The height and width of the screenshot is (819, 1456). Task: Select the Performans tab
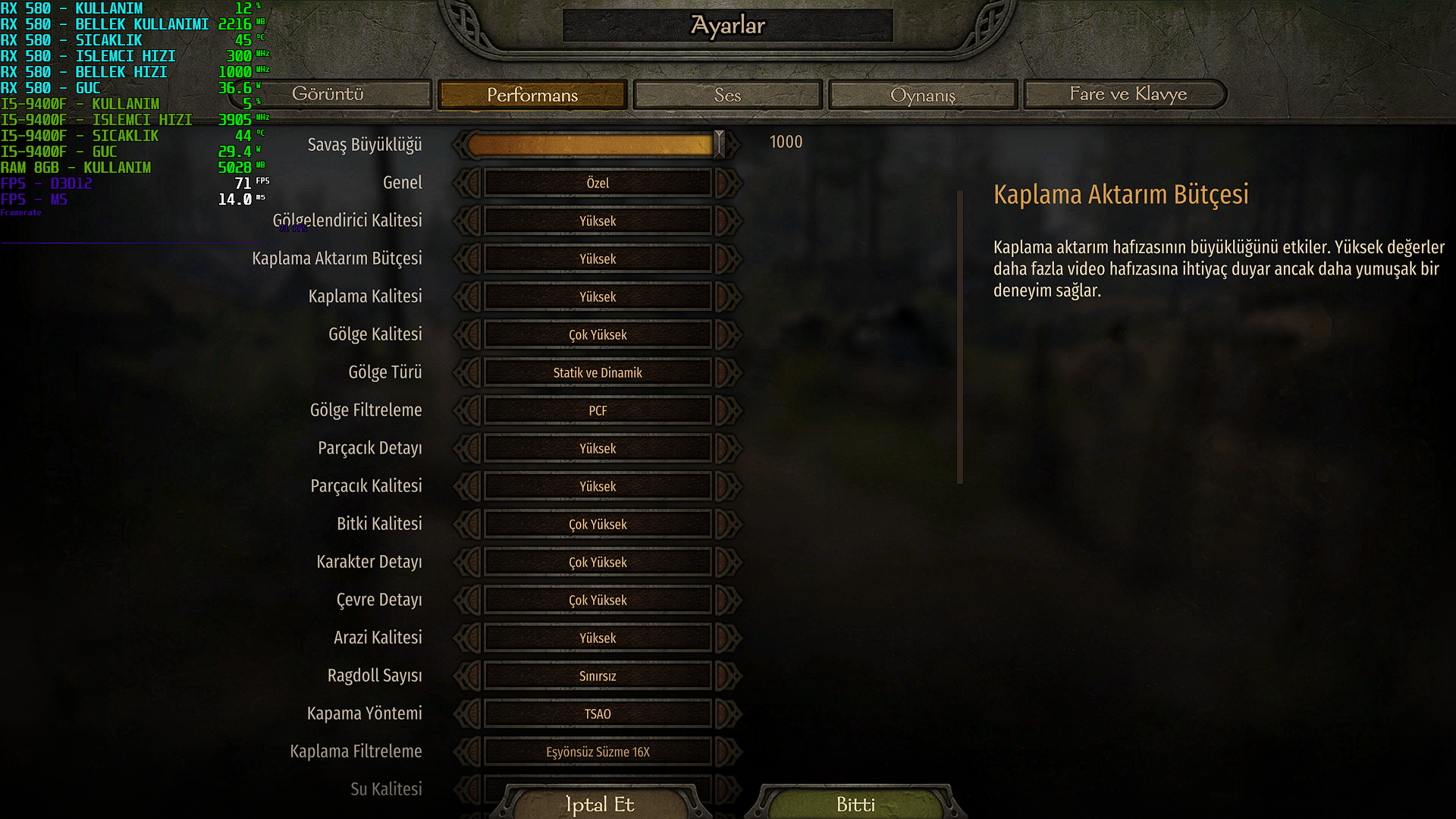tap(532, 95)
